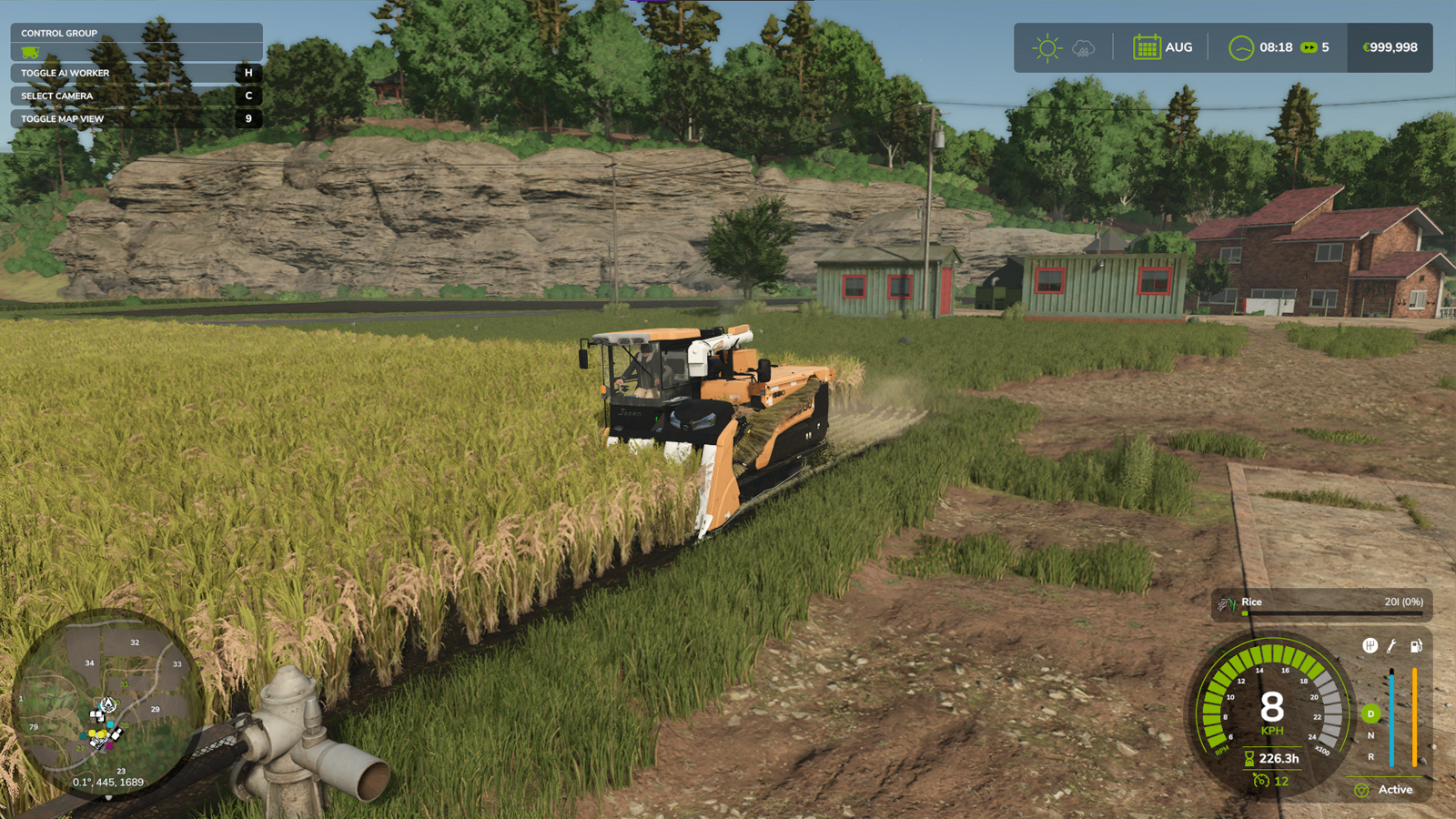Click the €999,998 money display
Viewport: 1456px width, 819px height.
click(x=1391, y=47)
